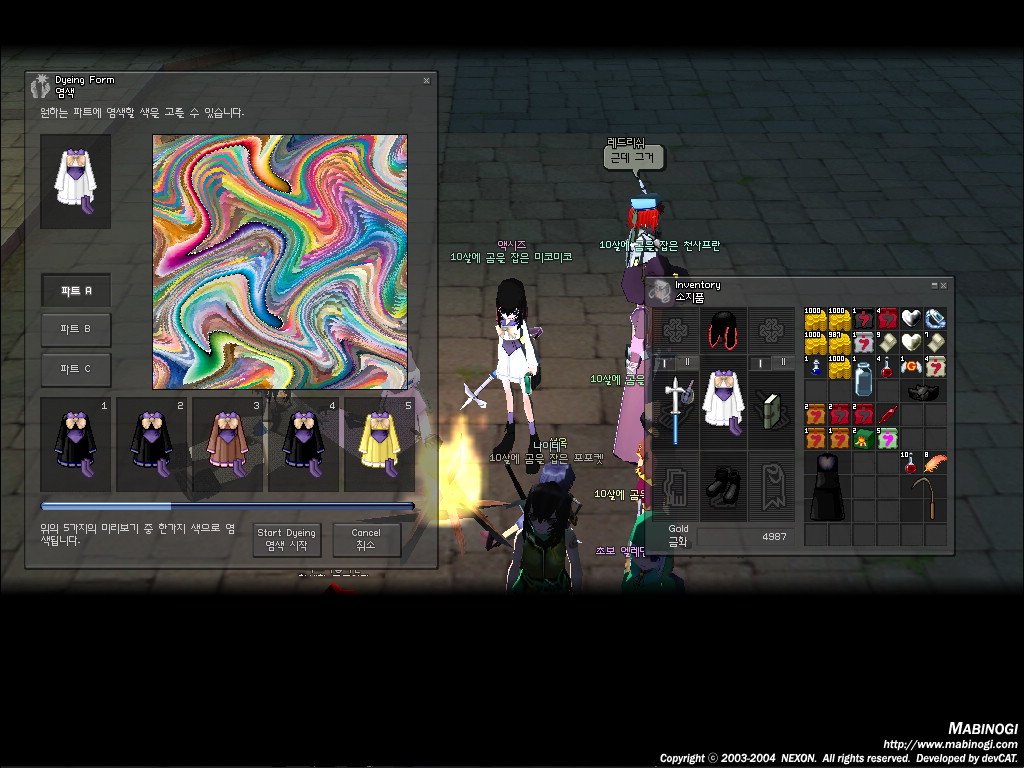1024x768 pixels.
Task: Switch to 파트 C
Action: 76,369
